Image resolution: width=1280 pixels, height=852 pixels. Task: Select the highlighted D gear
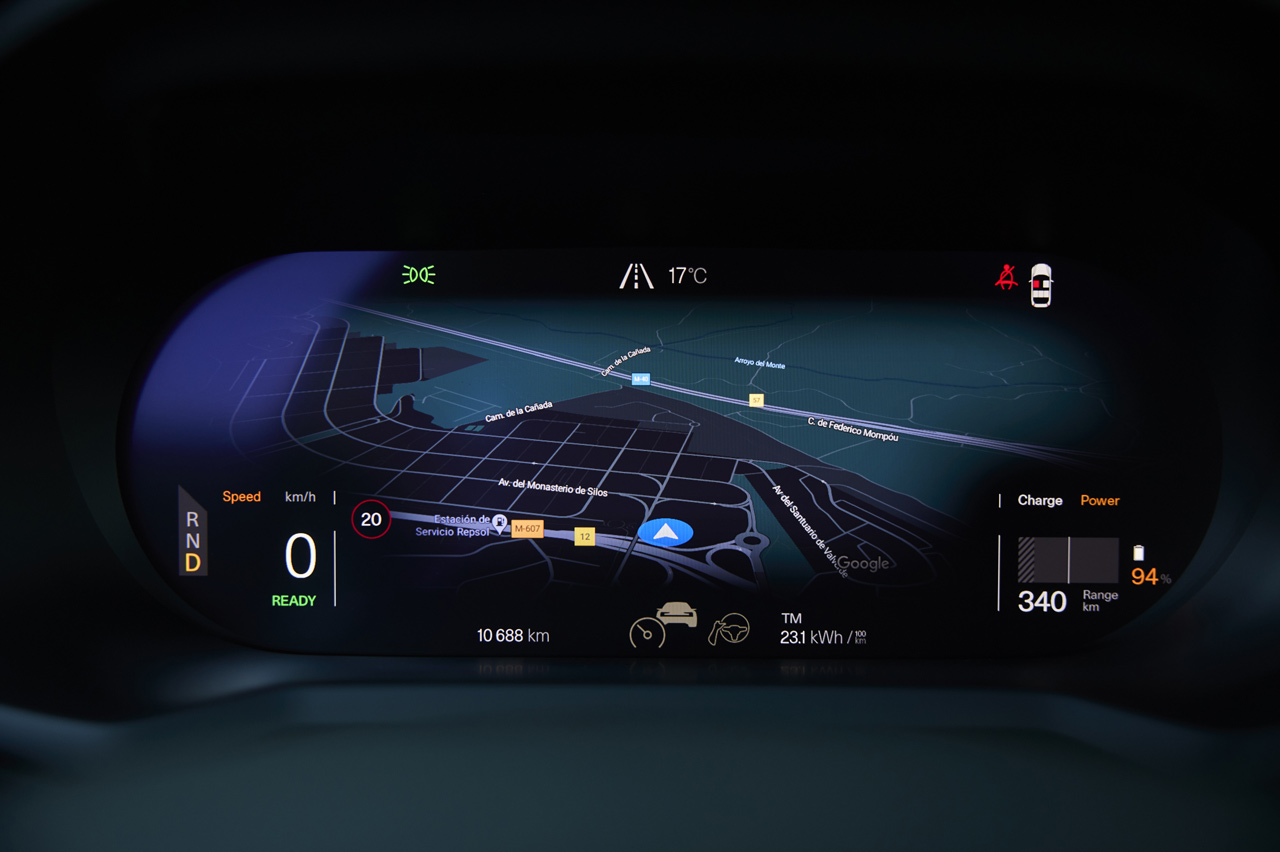coord(192,563)
